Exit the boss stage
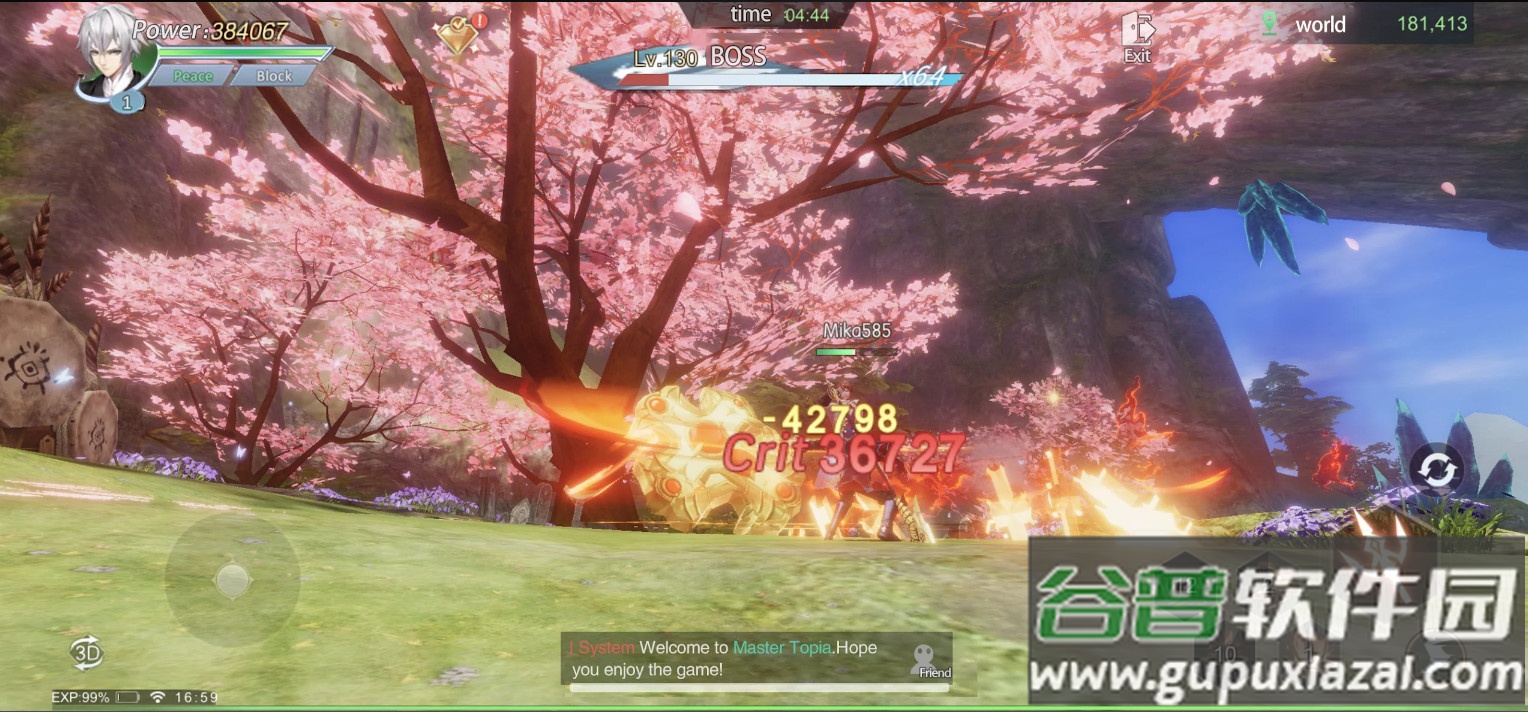Viewport: 1528px width, 712px height. [1137, 37]
